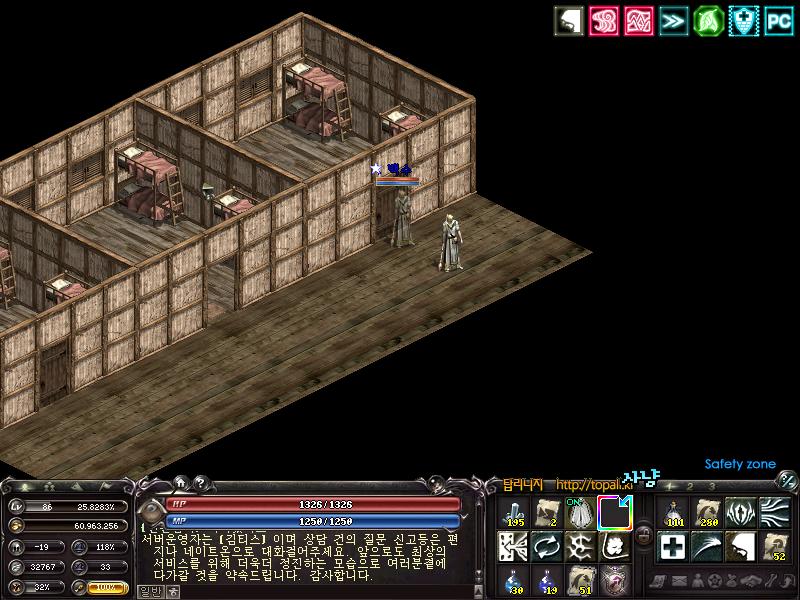Image resolution: width=800 pixels, height=600 pixels.
Task: Select the rainbow-bordered hotbar slot
Action: click(x=614, y=512)
